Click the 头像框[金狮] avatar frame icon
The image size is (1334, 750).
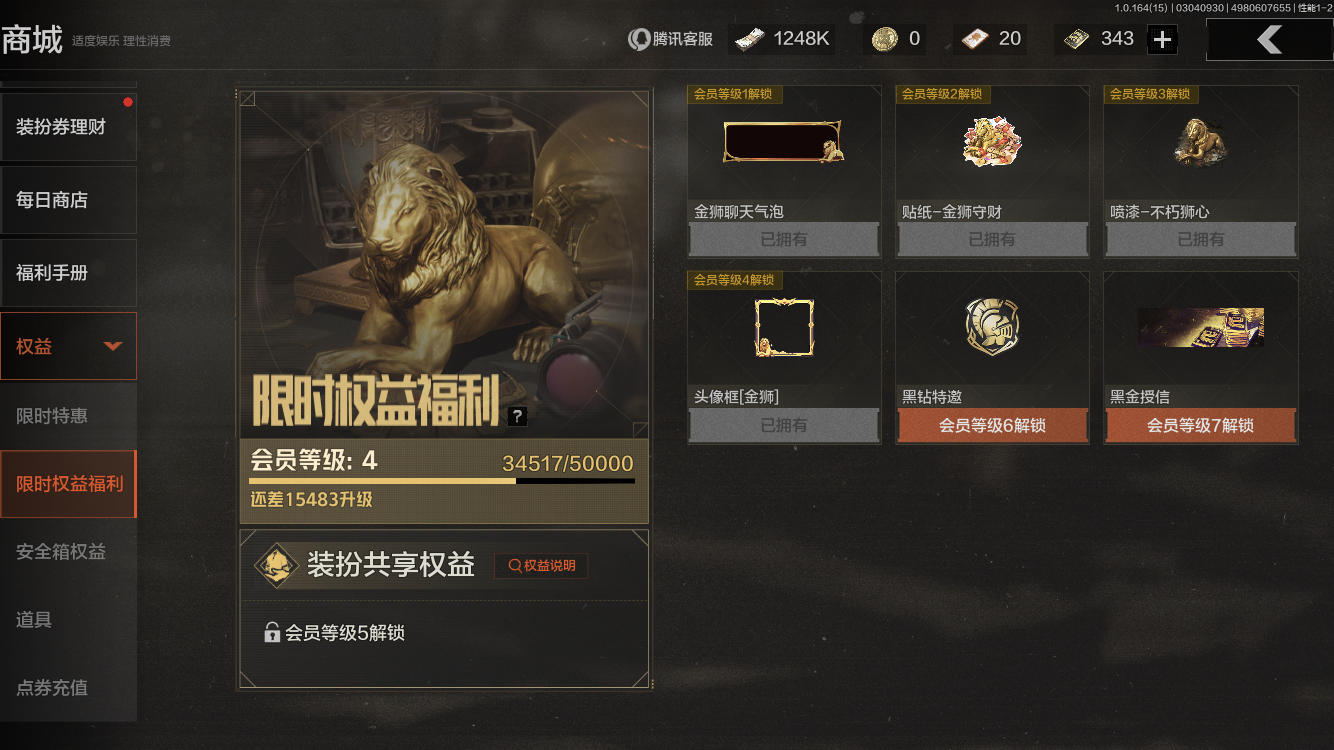[x=783, y=327]
